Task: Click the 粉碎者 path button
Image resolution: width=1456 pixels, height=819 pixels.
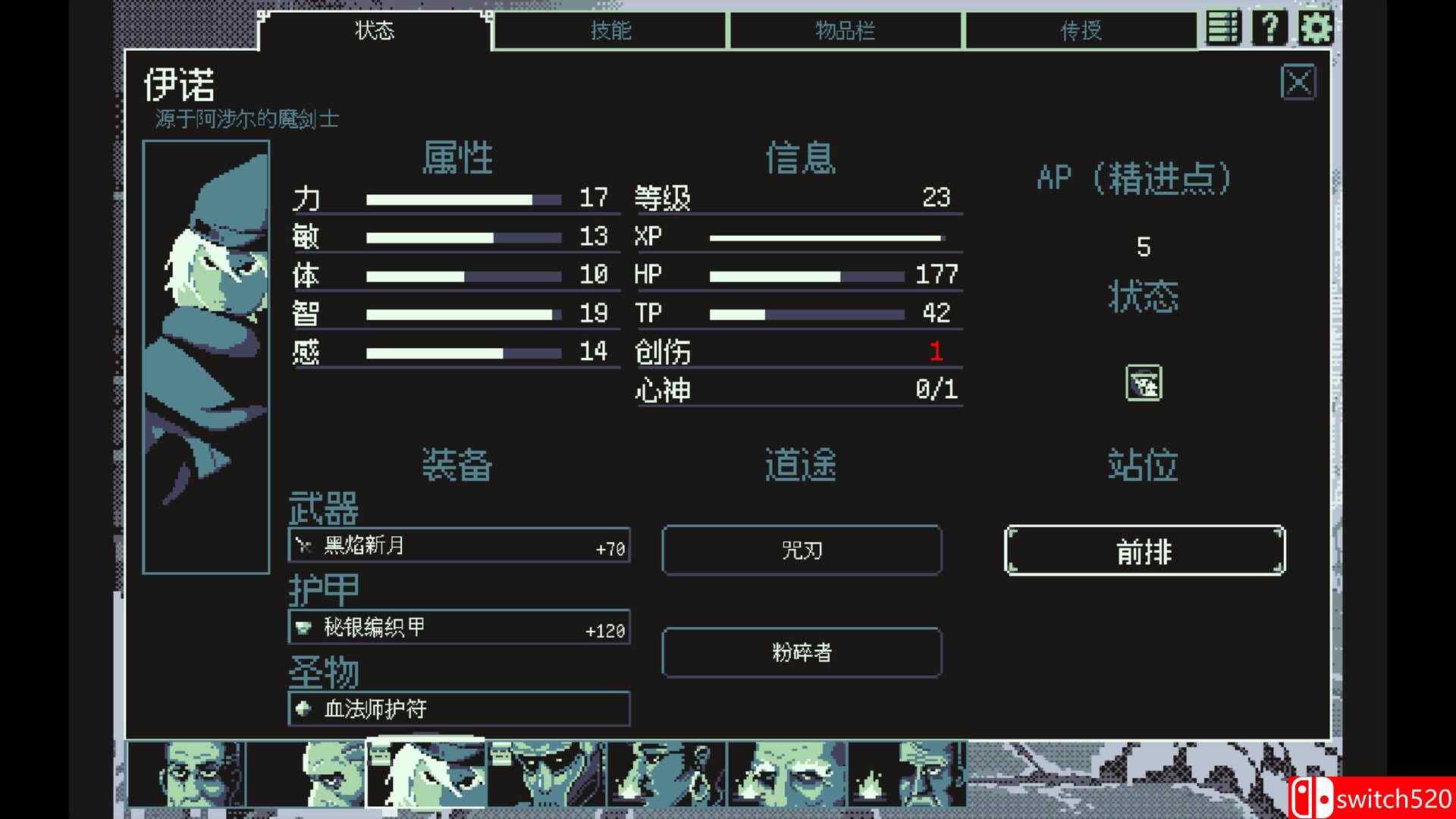Action: (802, 653)
